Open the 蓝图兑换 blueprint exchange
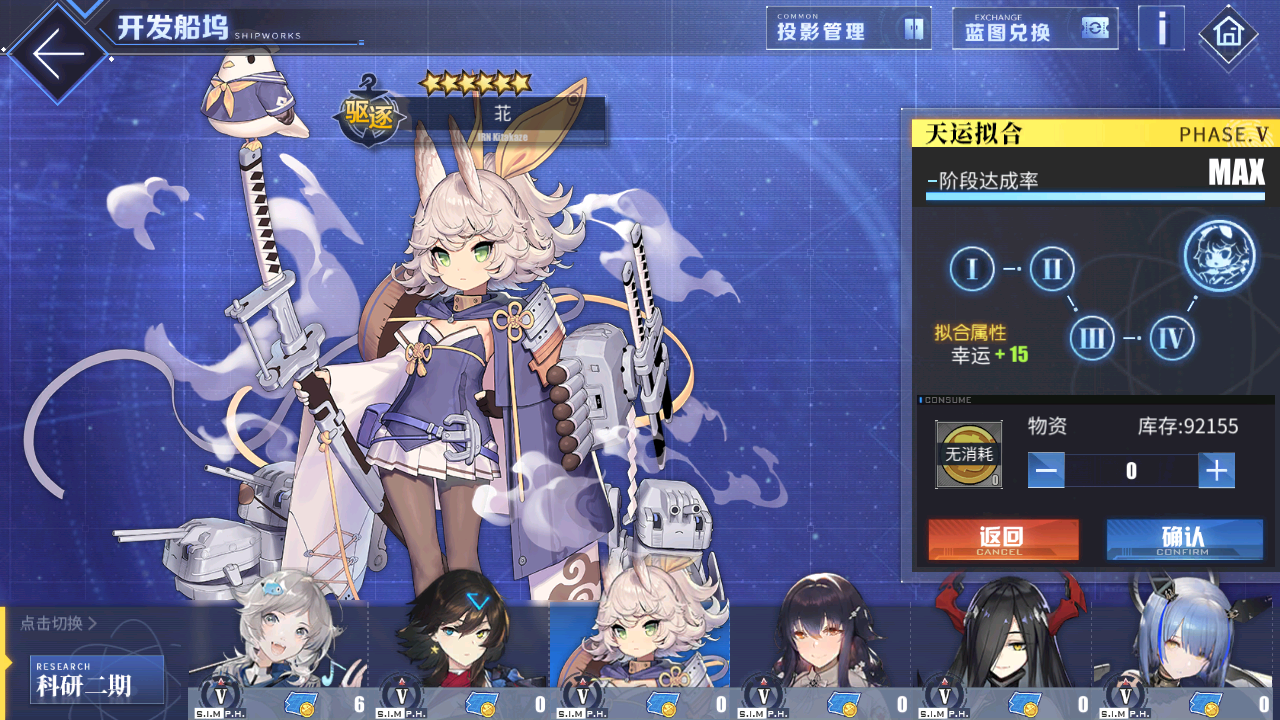1280x720 pixels. pyautogui.click(x=1034, y=29)
